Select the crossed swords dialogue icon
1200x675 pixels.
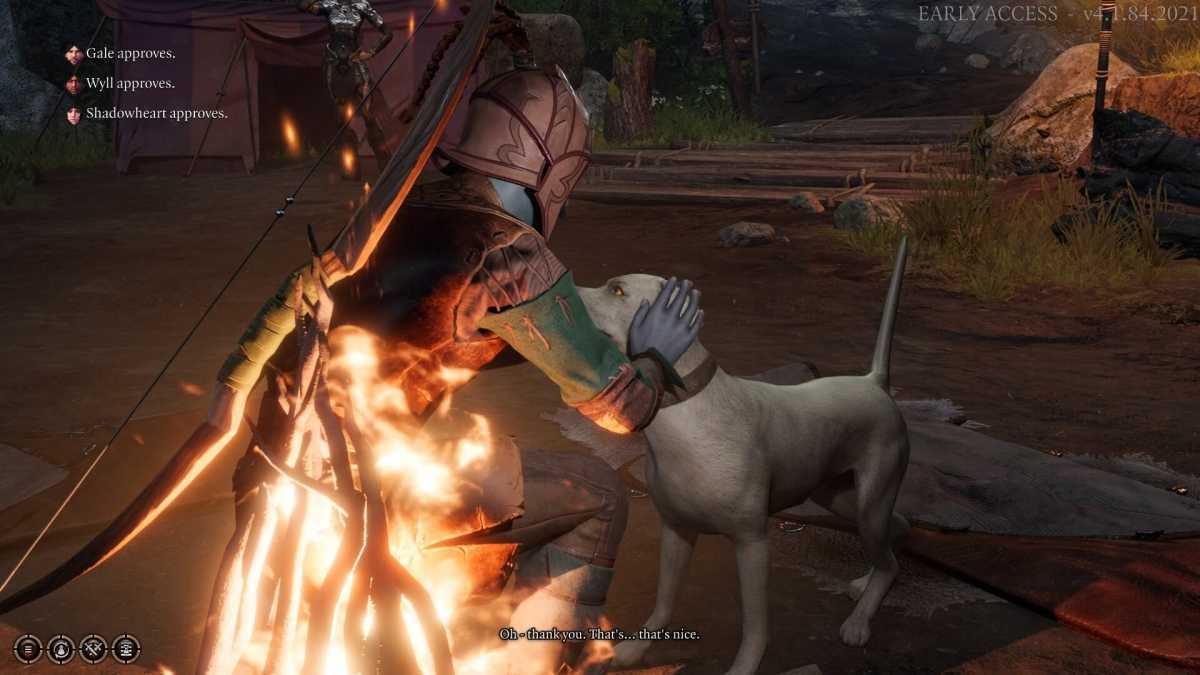click(93, 649)
